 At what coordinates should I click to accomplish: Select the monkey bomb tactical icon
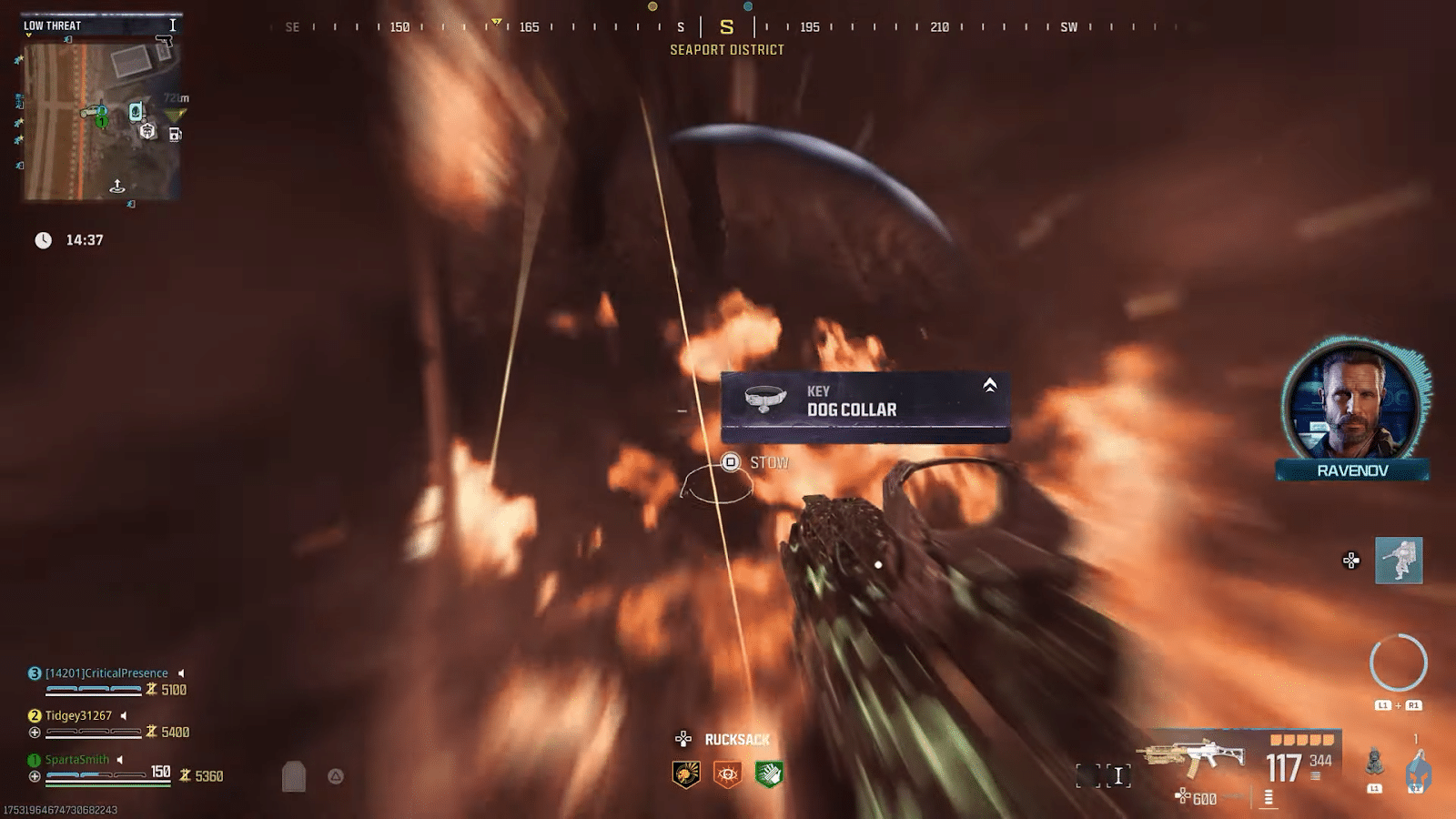(1375, 763)
